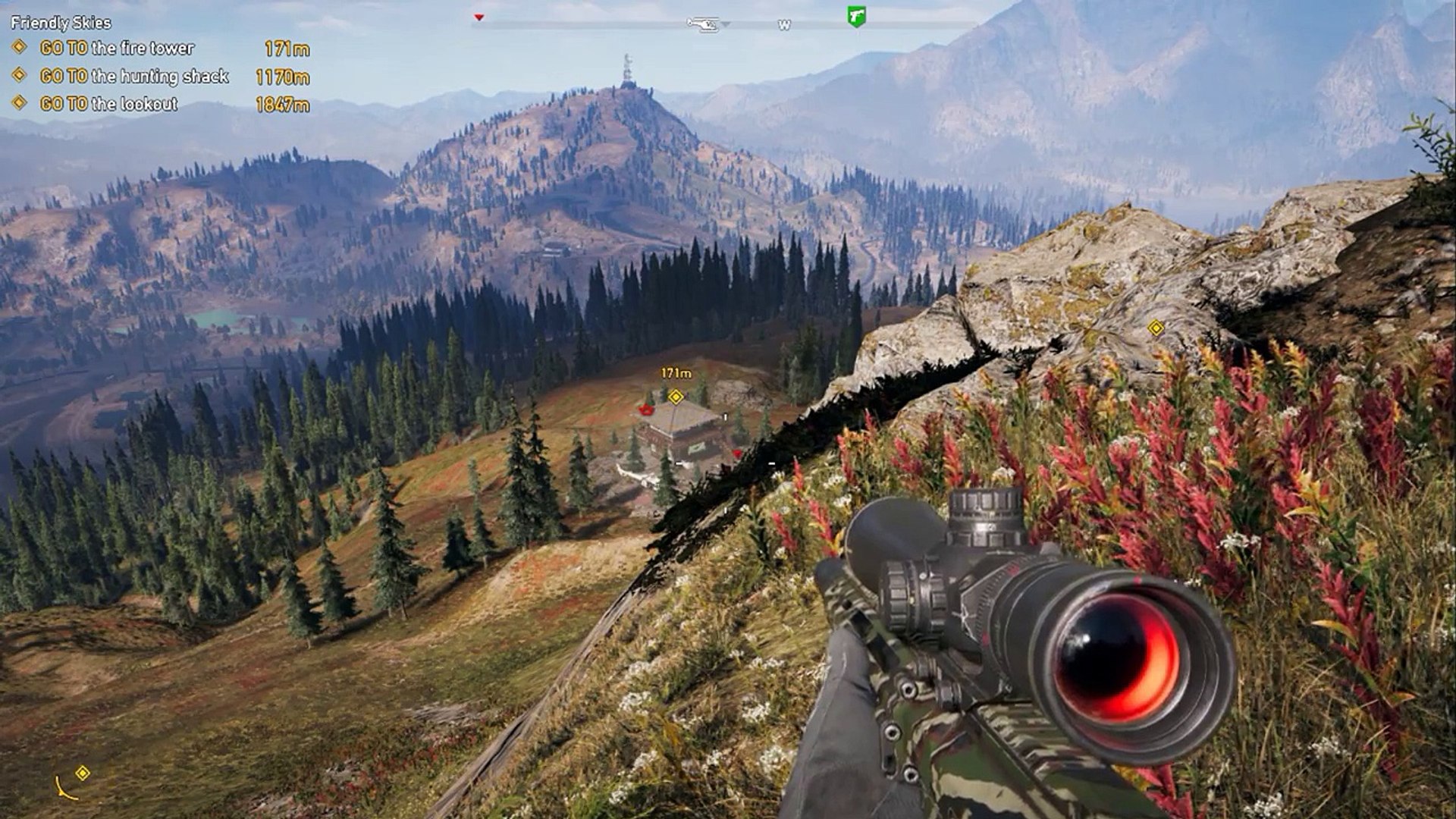
Task: Choose the fire tower objective
Action: pos(117,49)
